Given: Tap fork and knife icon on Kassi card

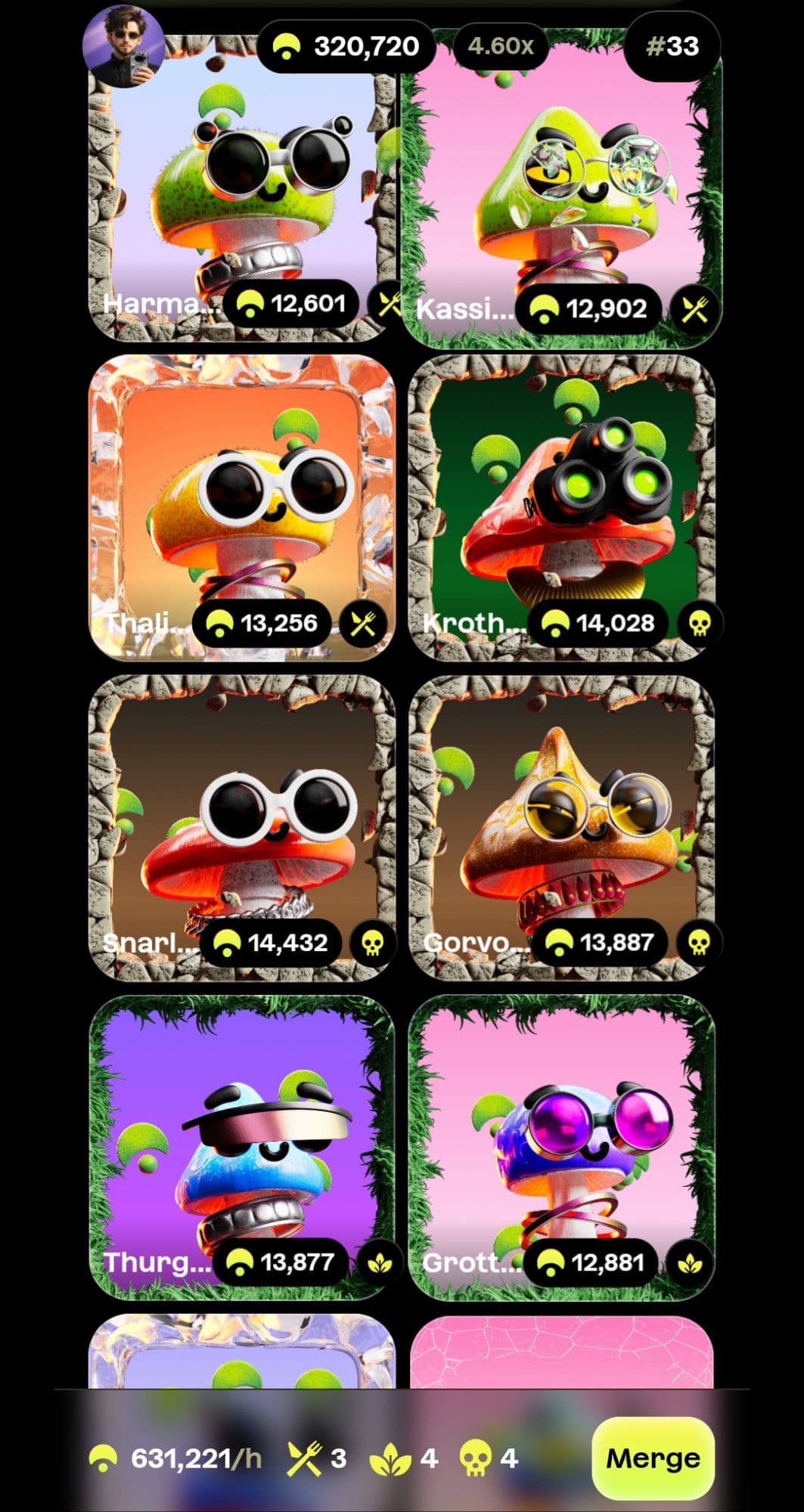Looking at the screenshot, I should [694, 308].
